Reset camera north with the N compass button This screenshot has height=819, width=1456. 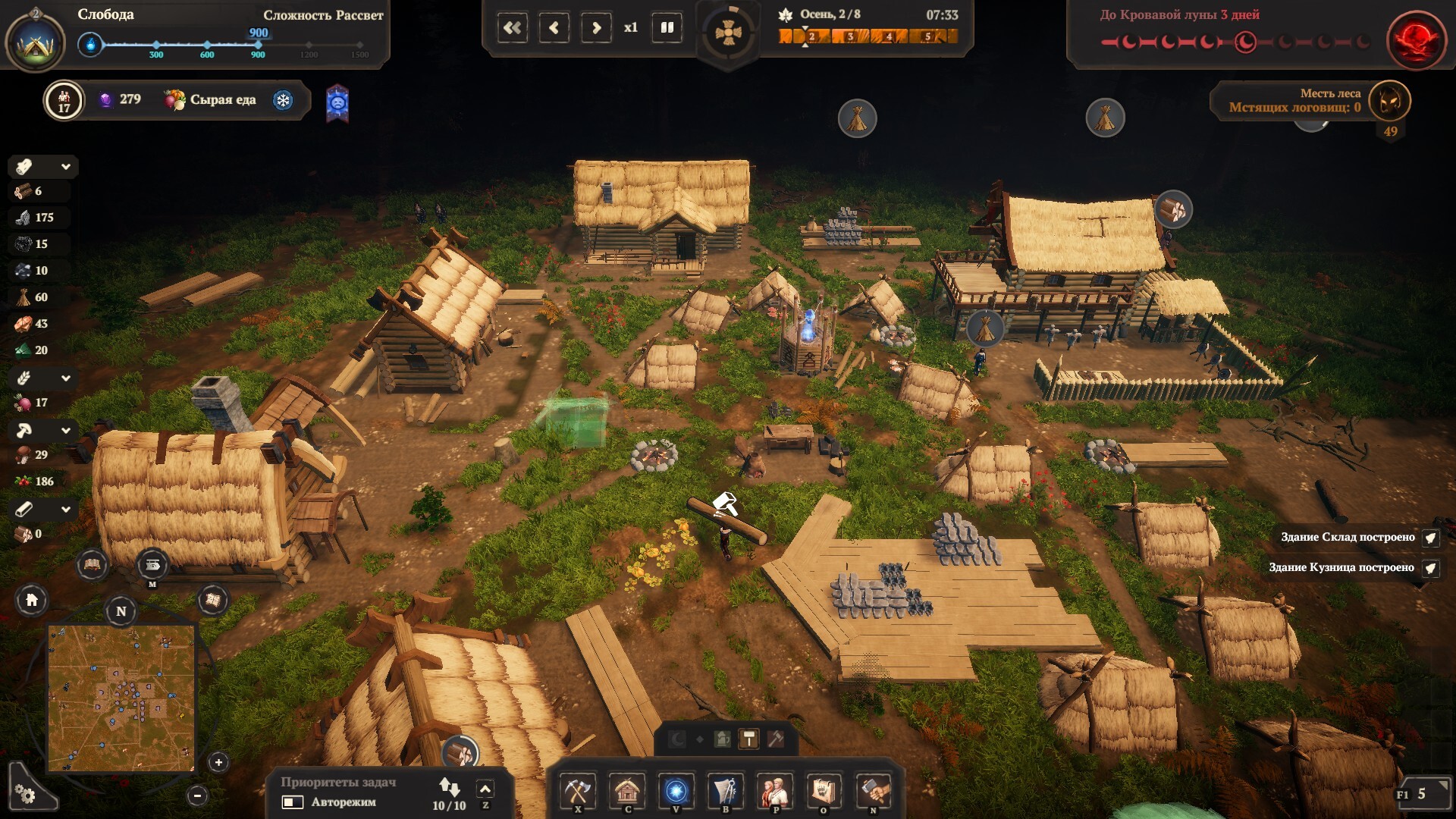tap(121, 611)
